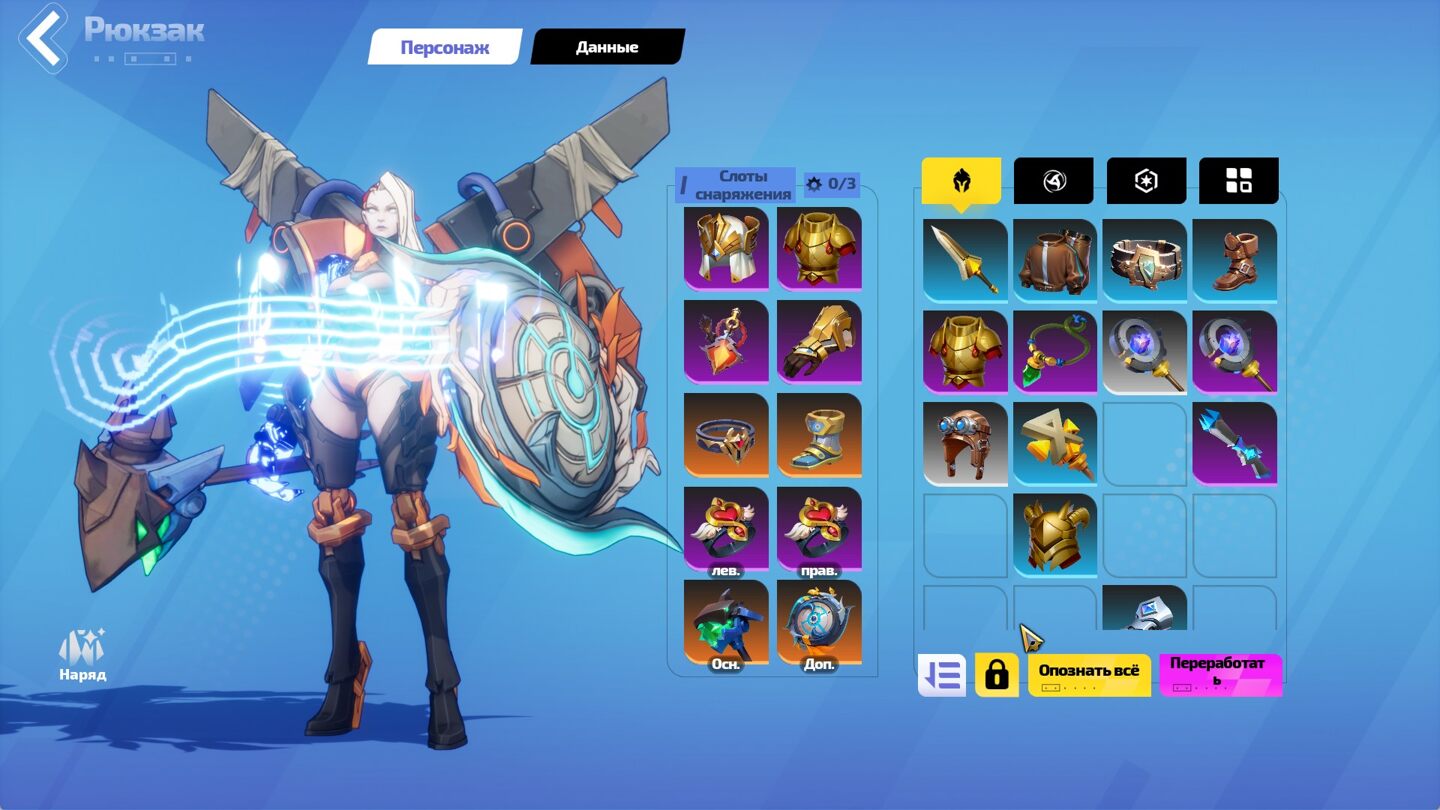The height and width of the screenshot is (810, 1440).
Task: Sort the backpack with the sort button
Action: [942, 675]
